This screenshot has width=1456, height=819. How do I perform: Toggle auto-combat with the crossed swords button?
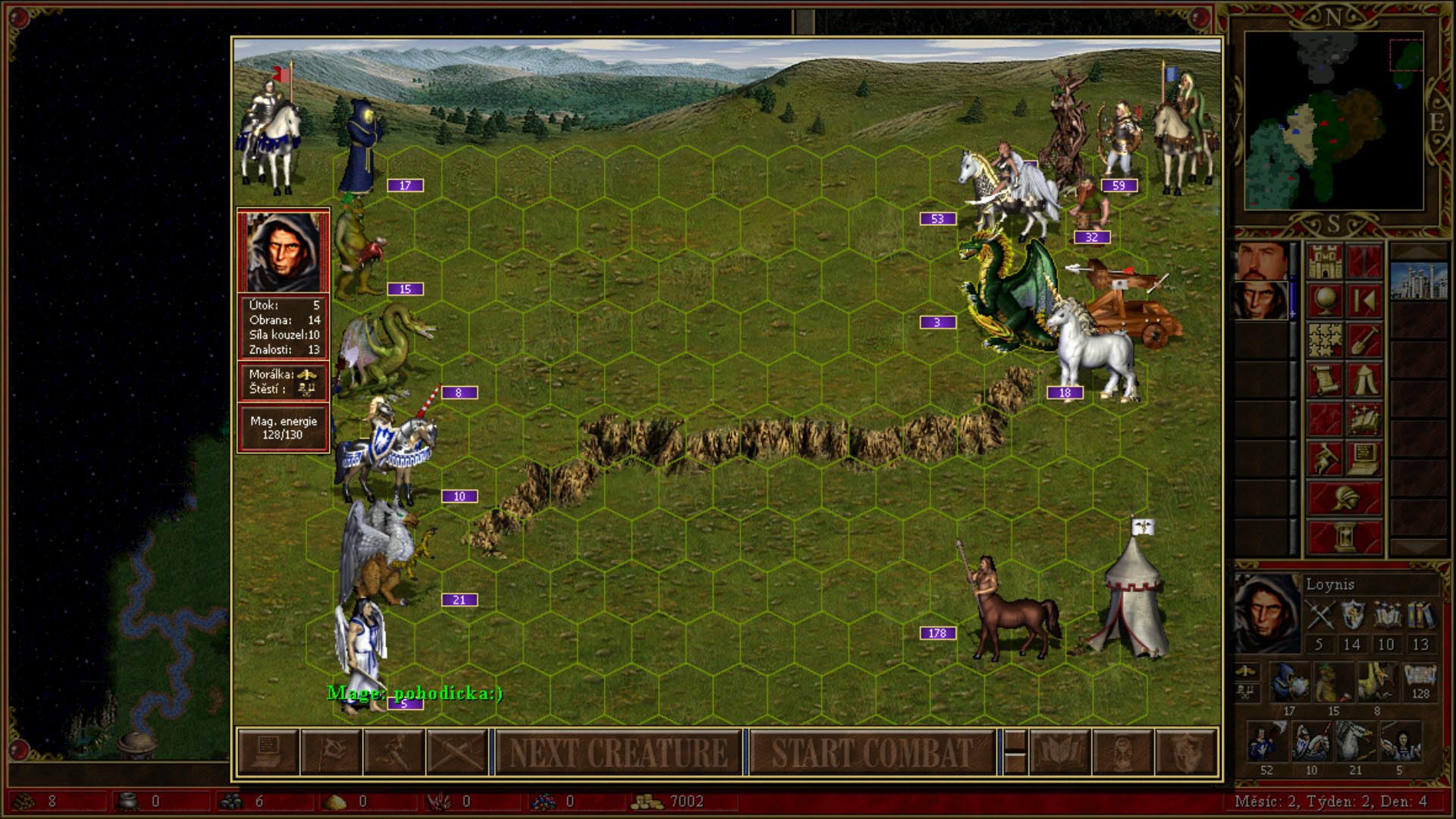(457, 752)
